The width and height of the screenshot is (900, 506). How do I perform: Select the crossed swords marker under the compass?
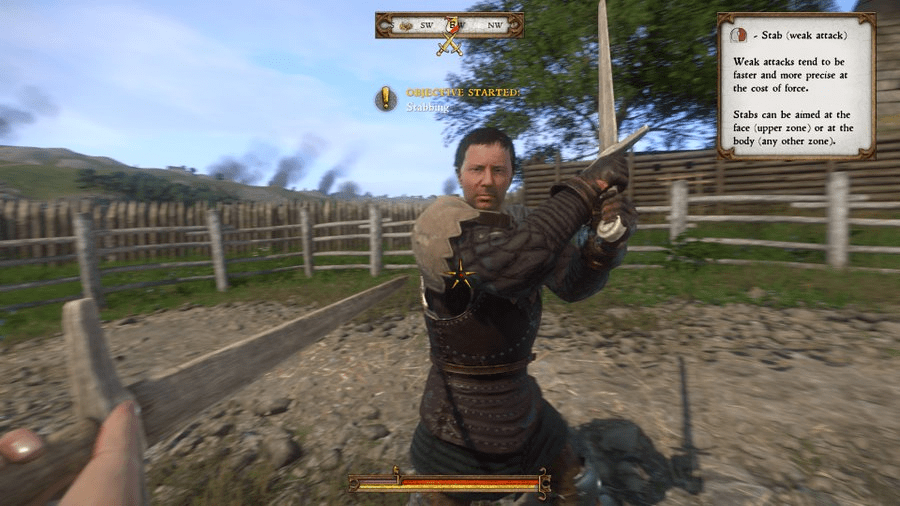(x=450, y=43)
